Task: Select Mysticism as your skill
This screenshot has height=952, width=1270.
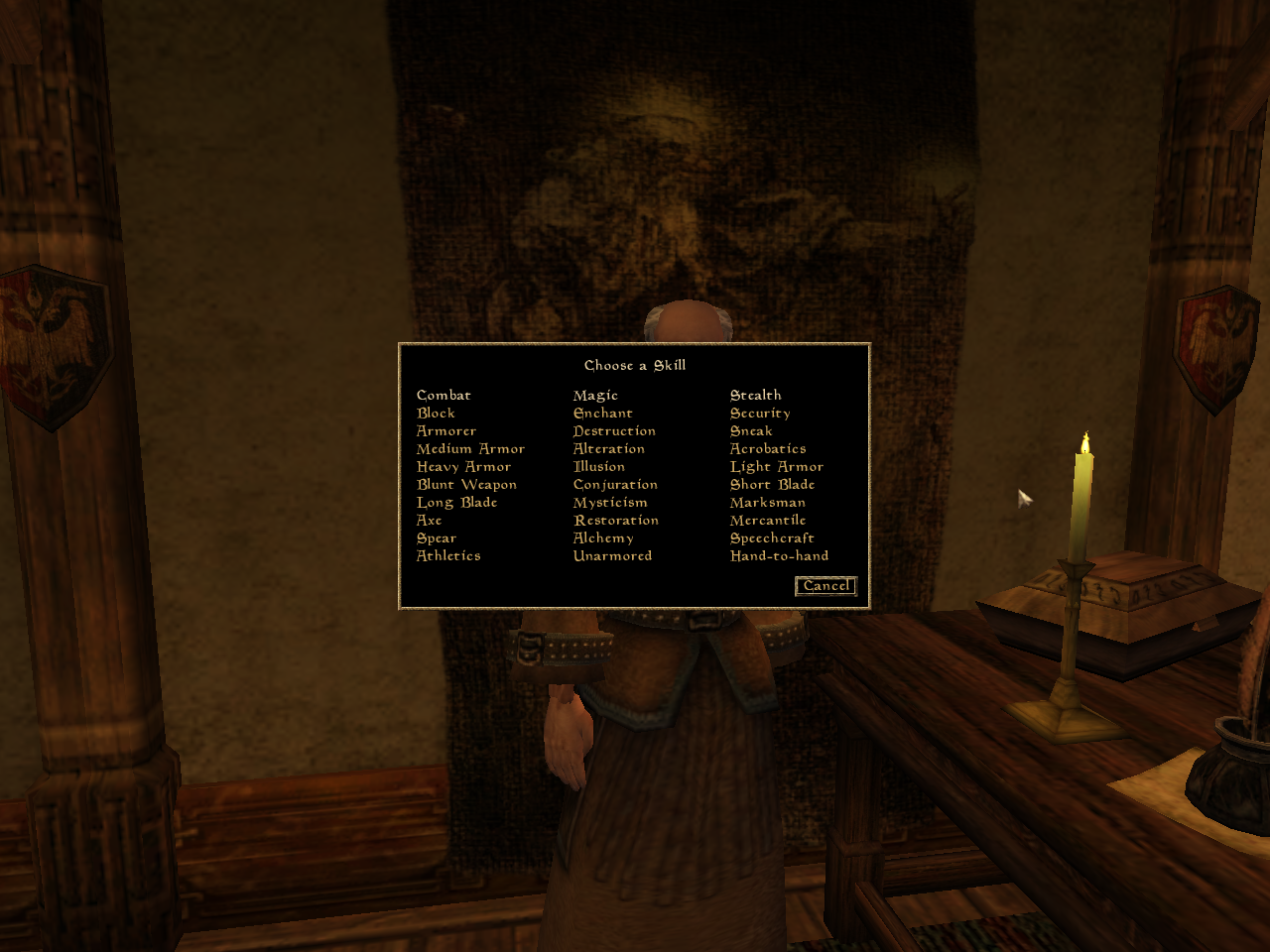Action: coord(610,502)
